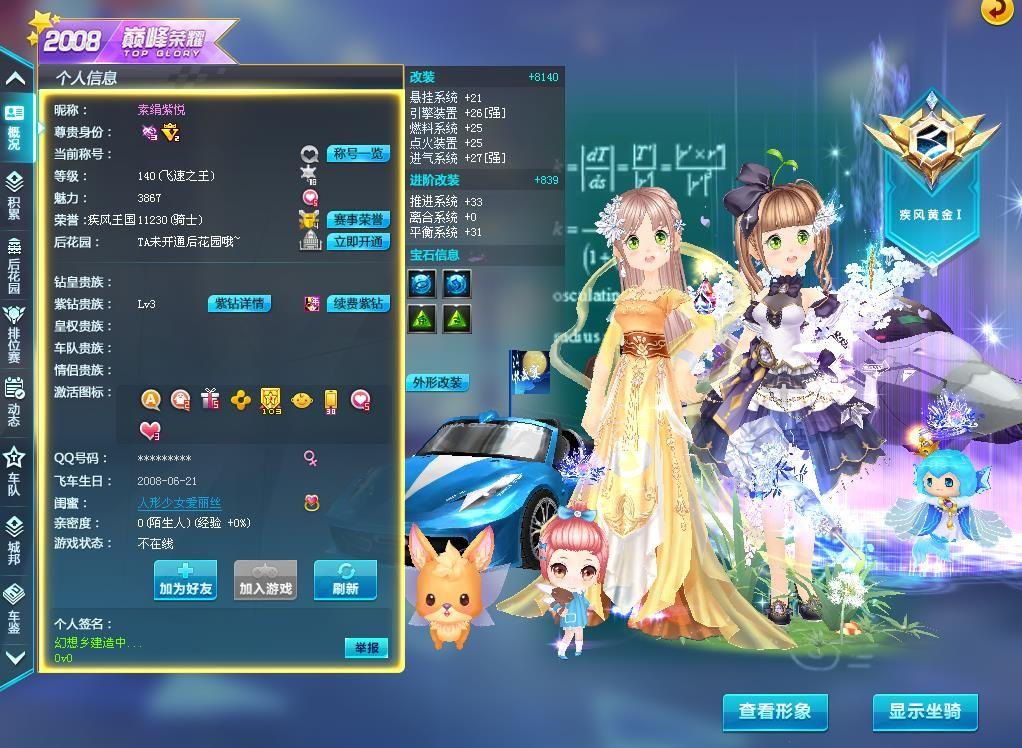The width and height of the screenshot is (1022, 748).
Task: Open the 城邦 side tab
Action: pyautogui.click(x=15, y=538)
